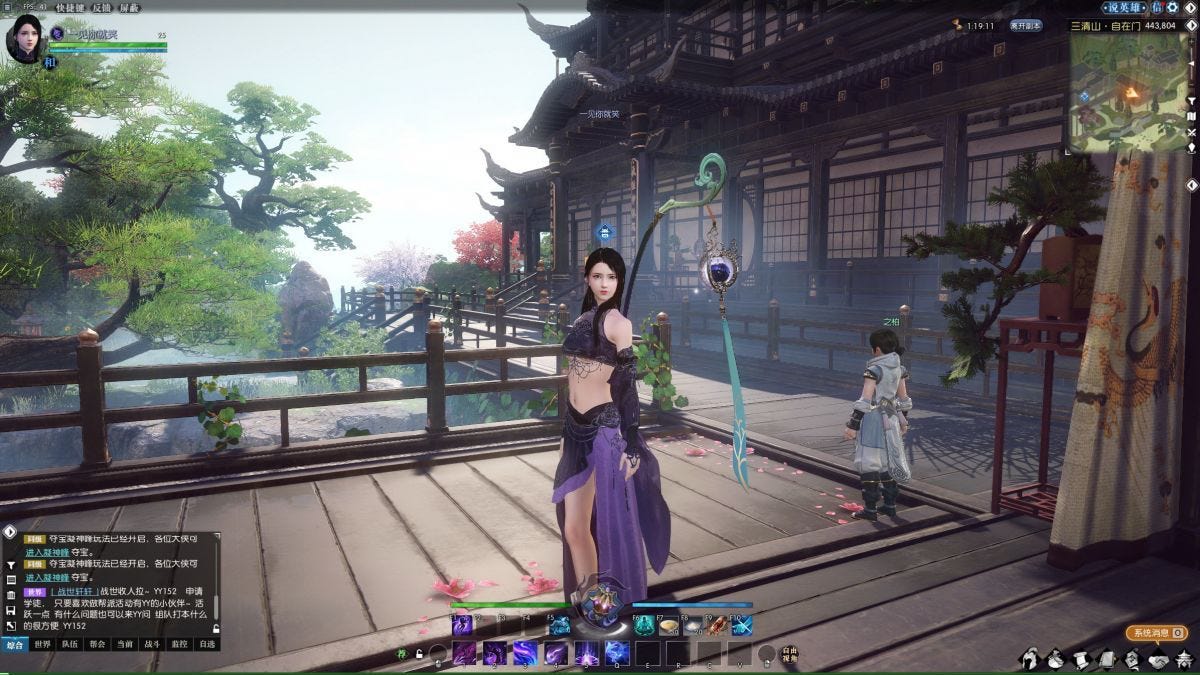Toggle the 自由视角 free camera button
This screenshot has width=1200, height=675.
coord(790,656)
